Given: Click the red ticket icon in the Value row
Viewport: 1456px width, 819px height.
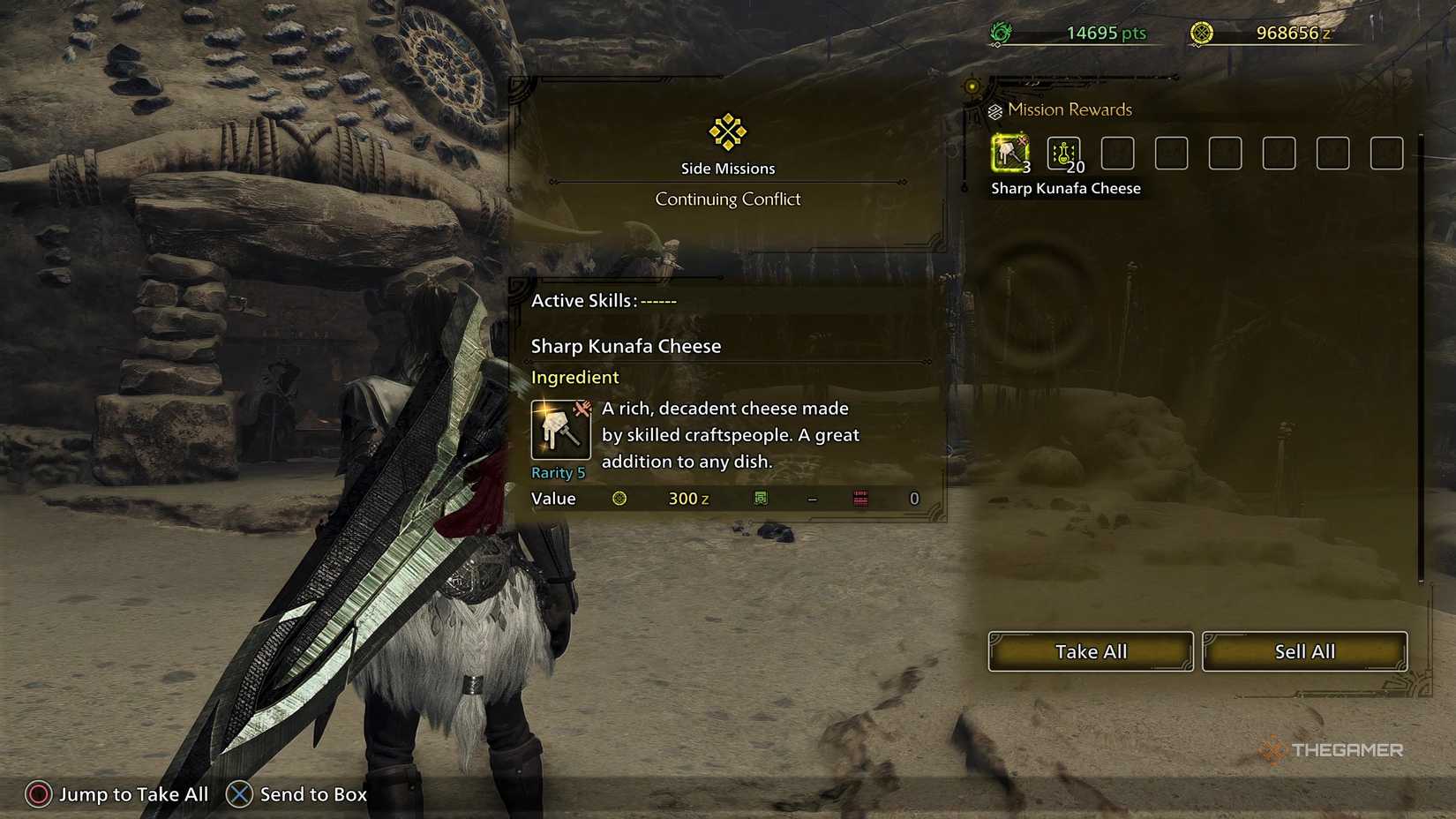Looking at the screenshot, I should [x=859, y=498].
